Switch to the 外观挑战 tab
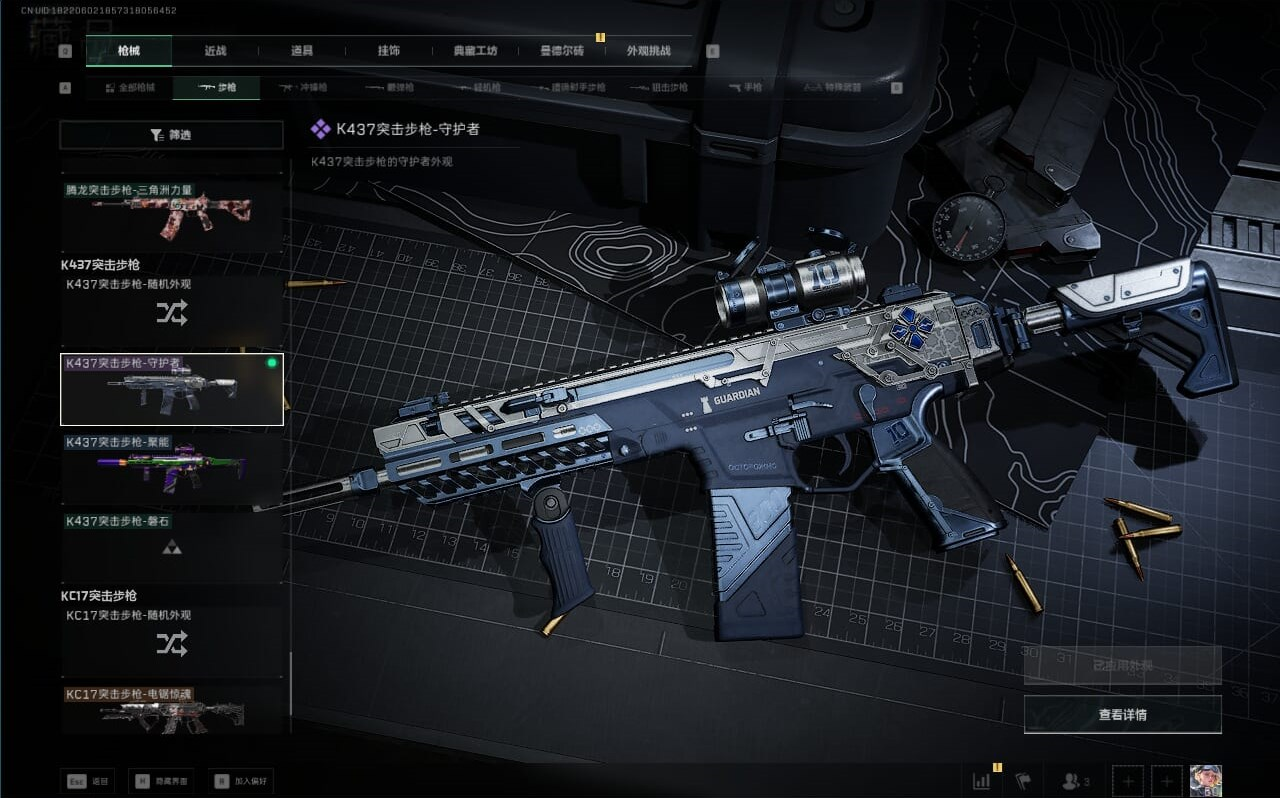This screenshot has width=1280, height=798. 648,51
